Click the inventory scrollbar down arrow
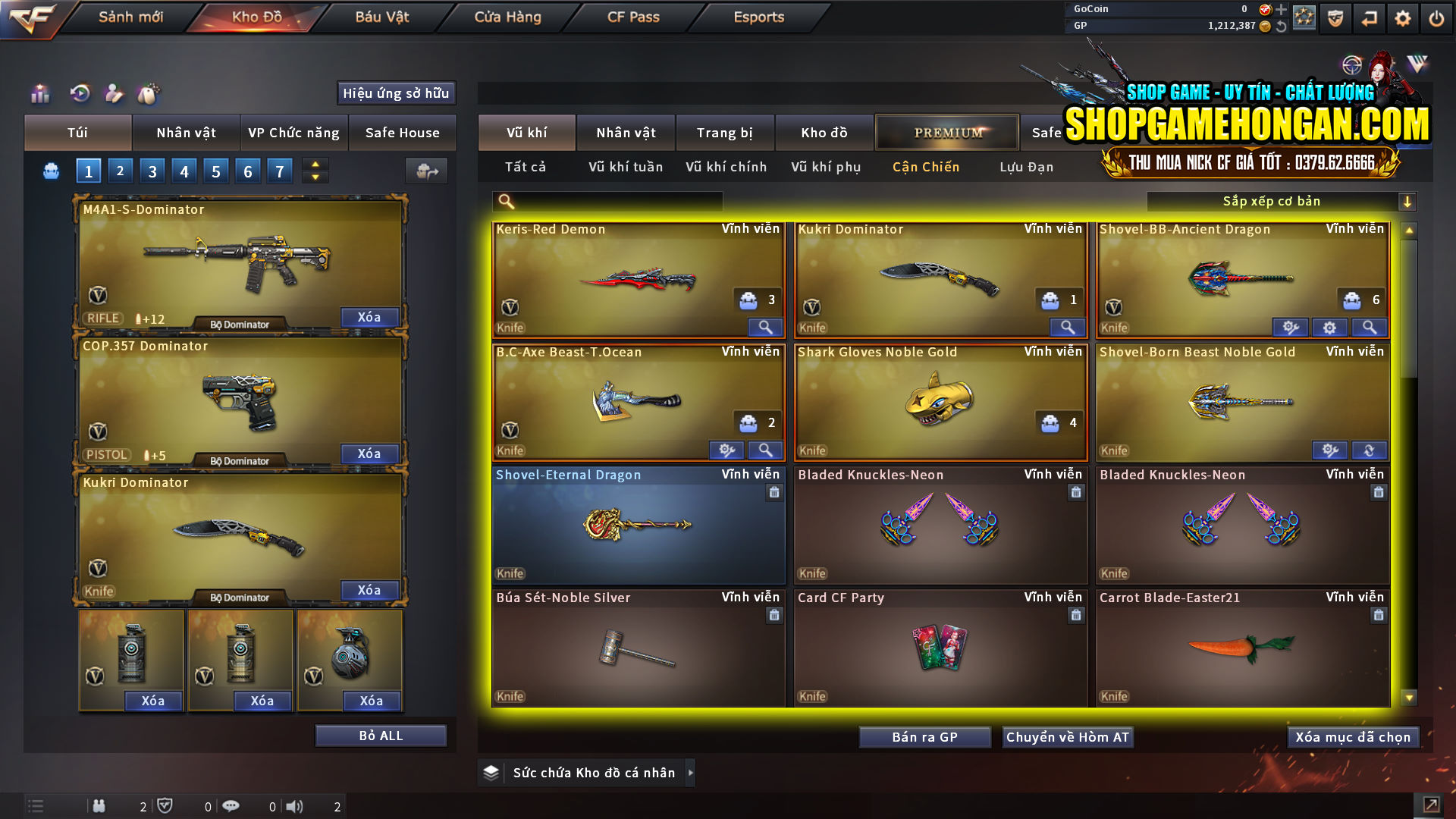Image resolution: width=1456 pixels, height=819 pixels. coord(1409,695)
